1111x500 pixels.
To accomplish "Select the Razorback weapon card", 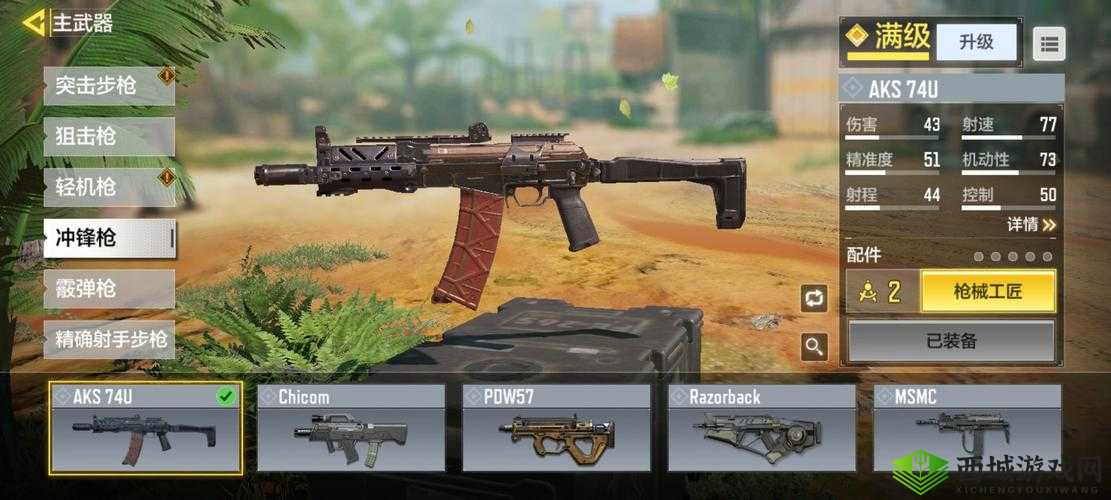I will pos(762,428).
